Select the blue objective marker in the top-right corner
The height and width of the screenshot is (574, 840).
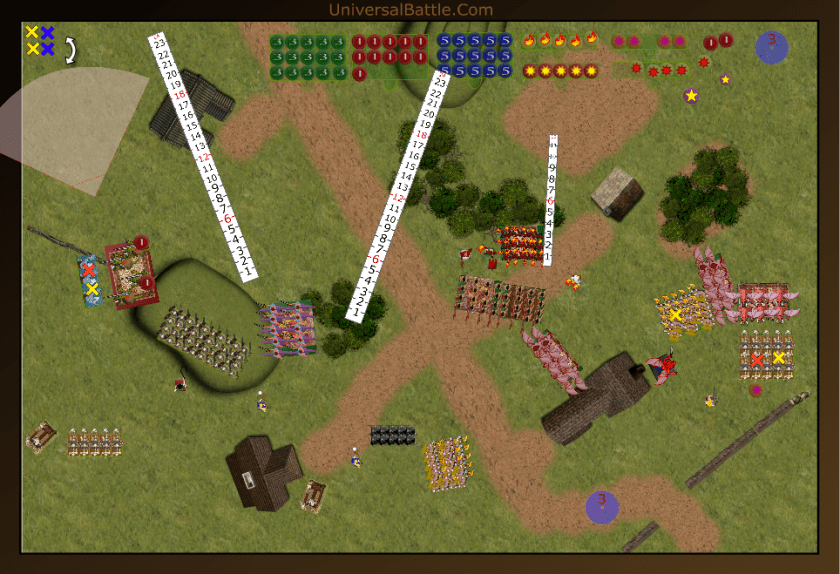coord(771,47)
